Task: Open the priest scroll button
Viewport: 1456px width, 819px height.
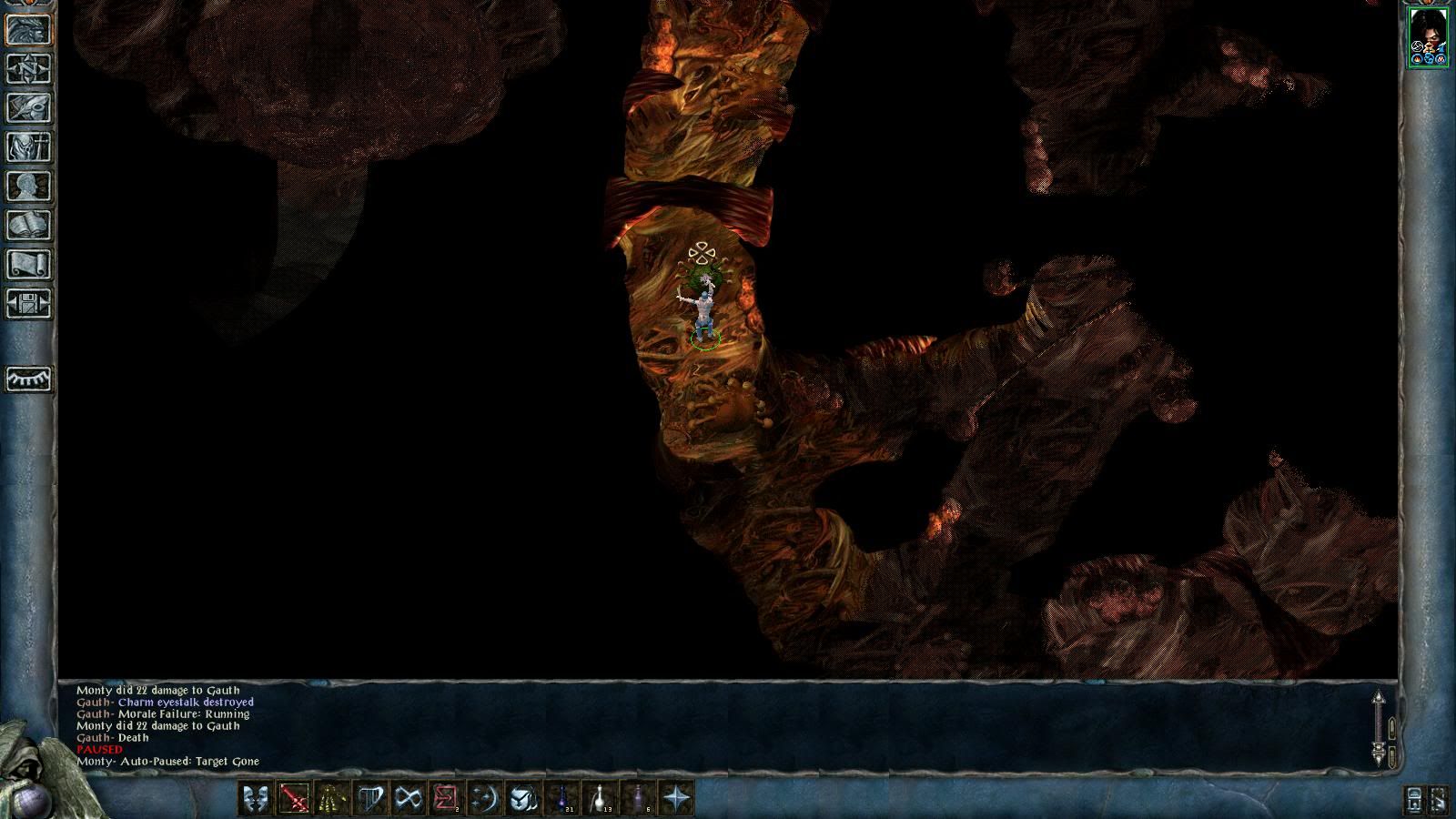Action: point(29,265)
